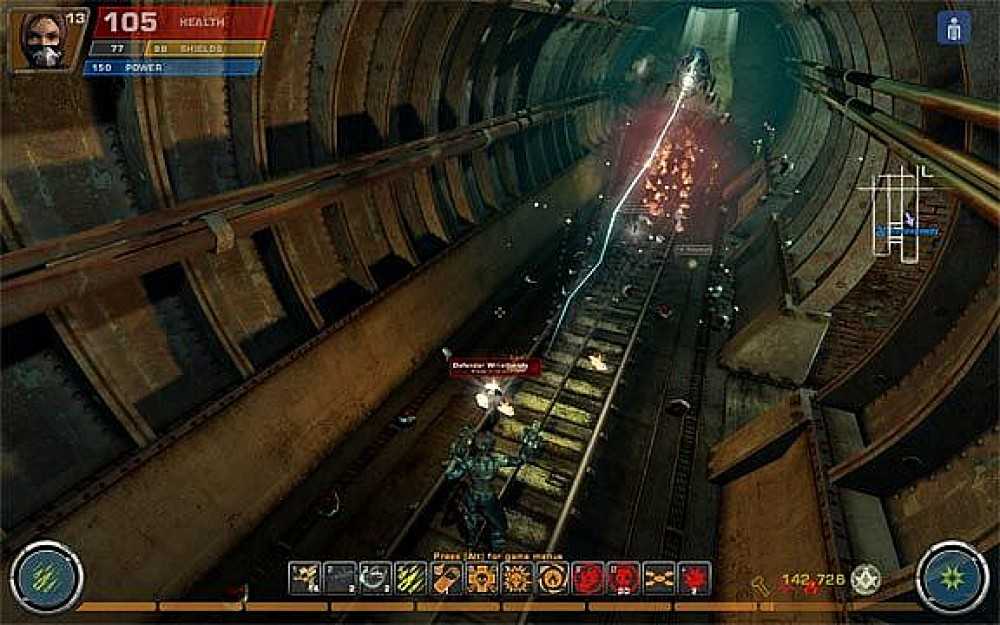Image resolution: width=1000 pixels, height=625 pixels.
Task: Click the grey star emblem beside money
Action: tap(865, 580)
